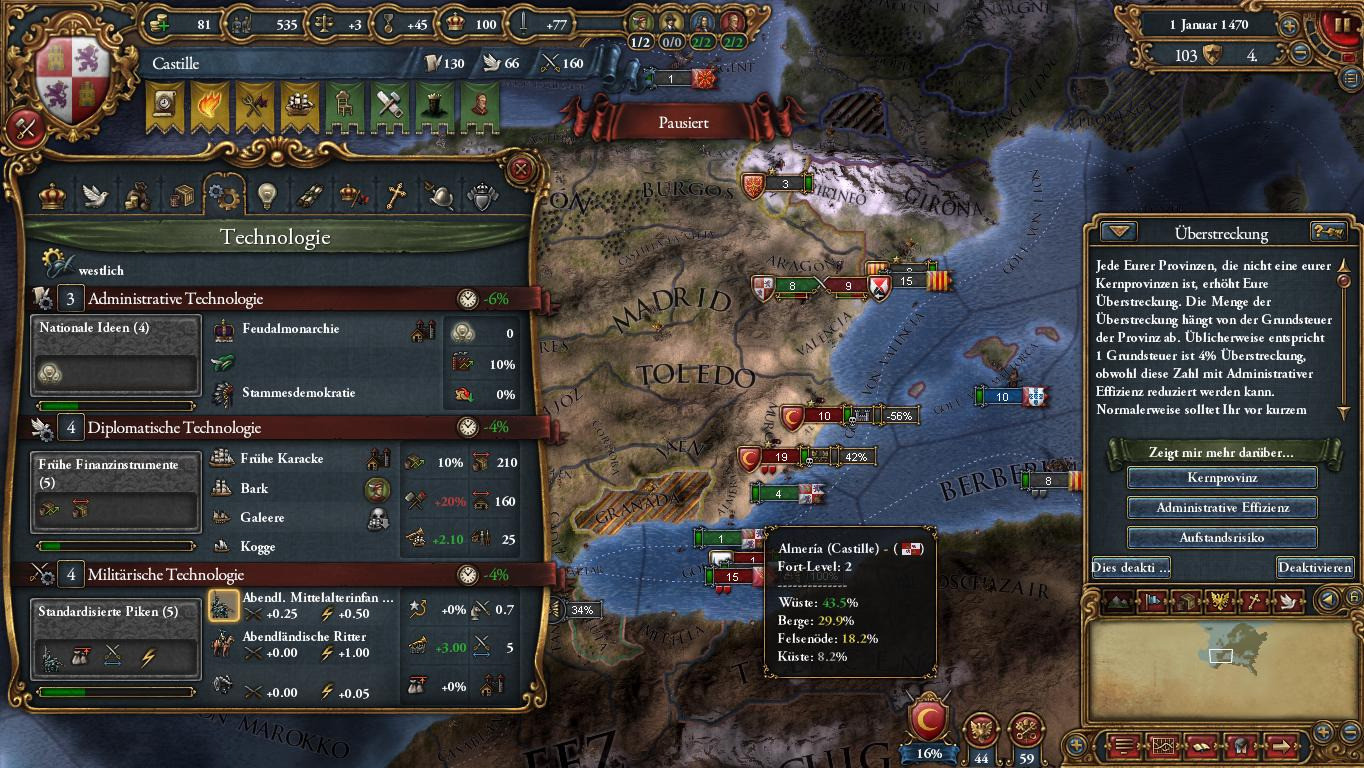Click the "Dies deakti..." button
Image resolution: width=1364 pixels, height=768 pixels.
click(x=1131, y=567)
